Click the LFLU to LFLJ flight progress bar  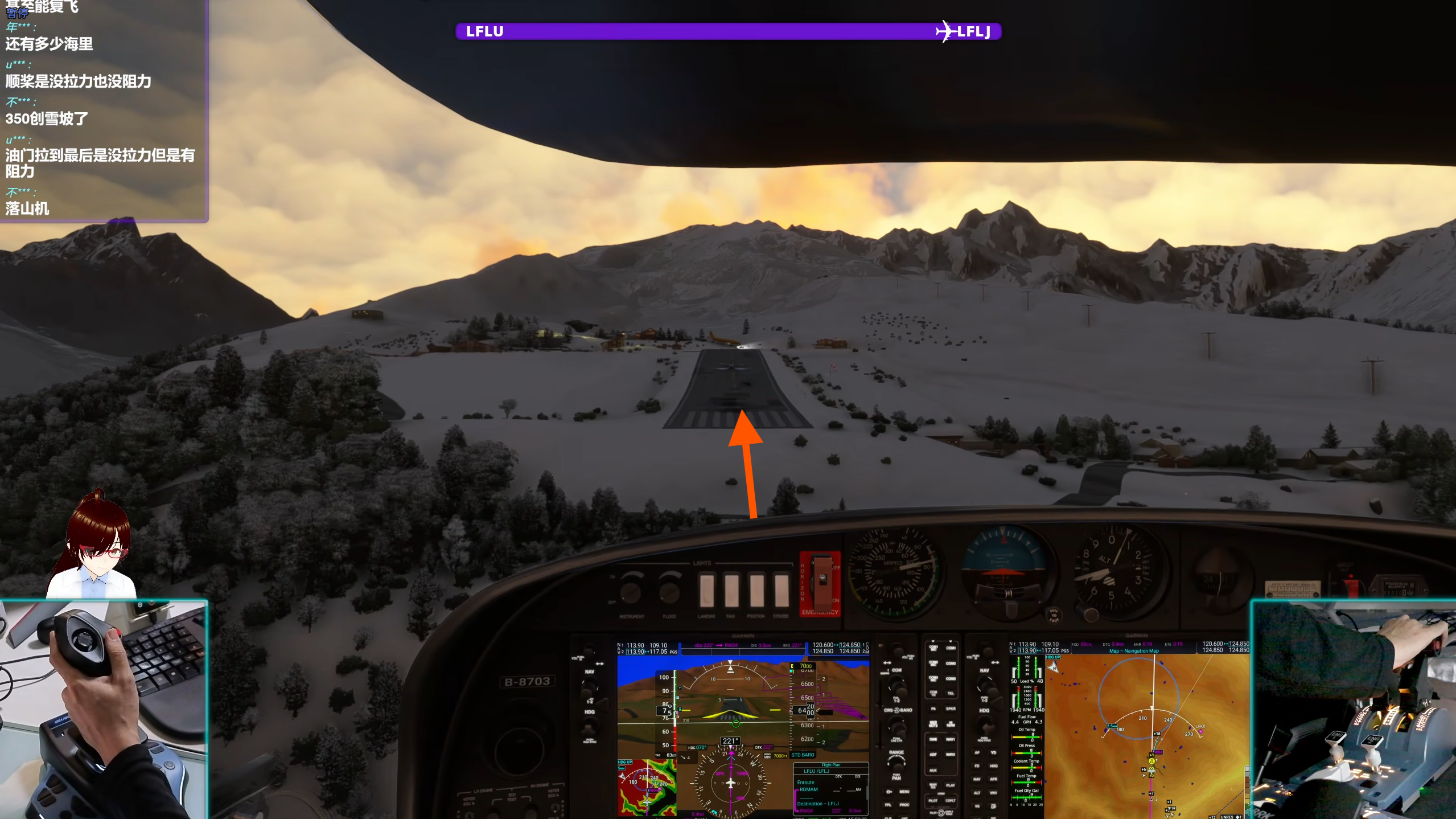(729, 31)
